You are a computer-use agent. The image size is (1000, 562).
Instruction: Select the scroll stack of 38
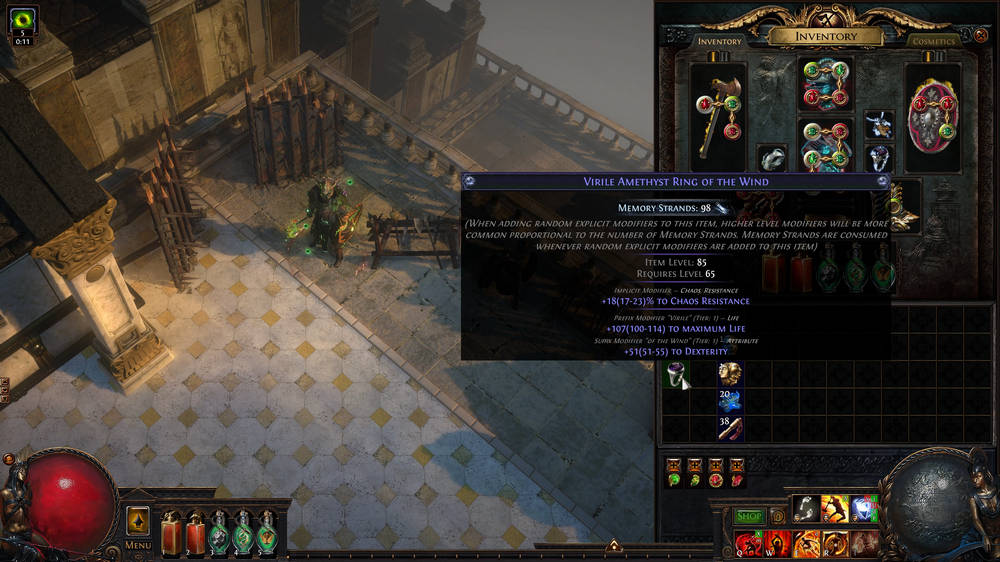730,428
